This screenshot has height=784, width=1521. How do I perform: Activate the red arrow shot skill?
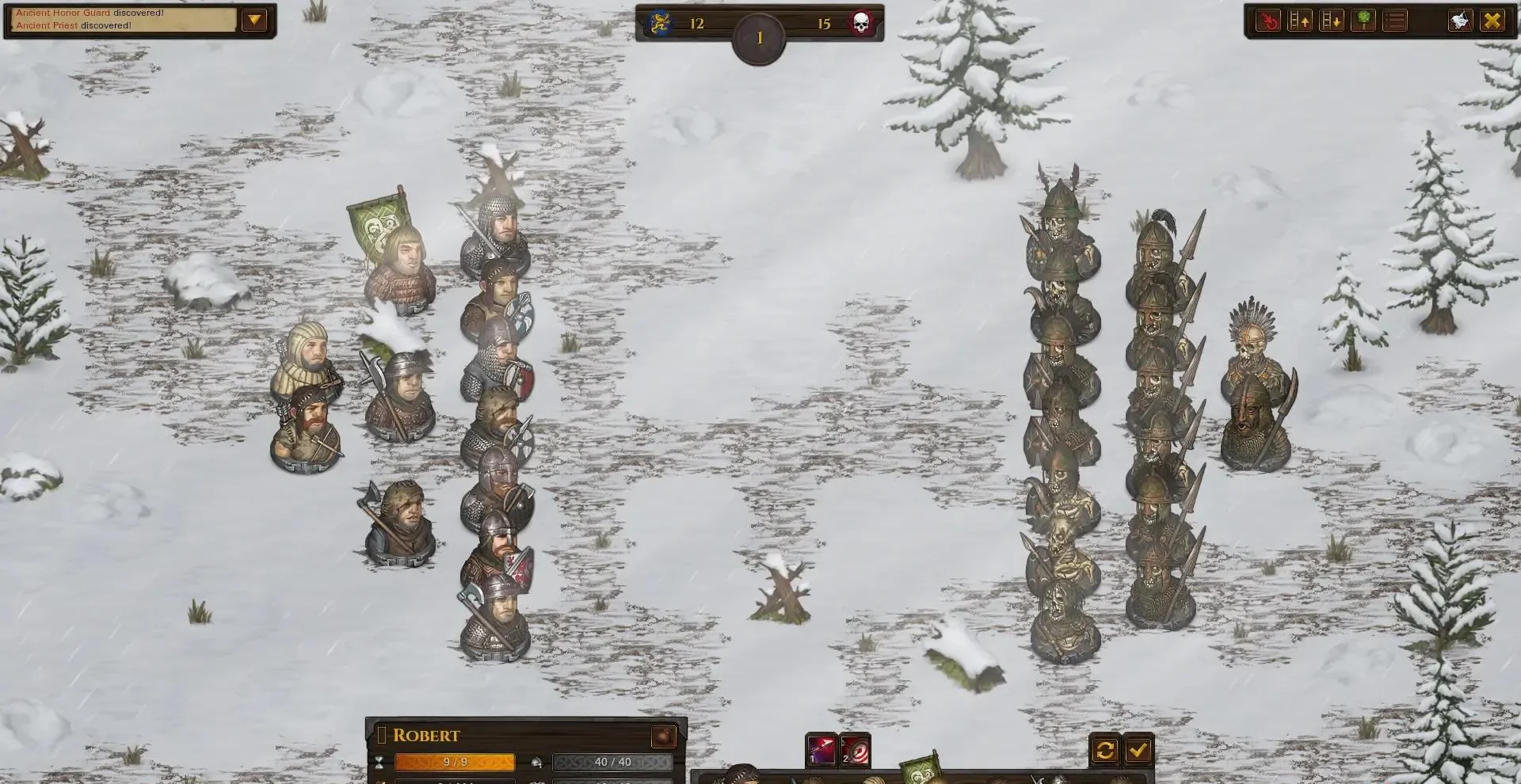[821, 750]
